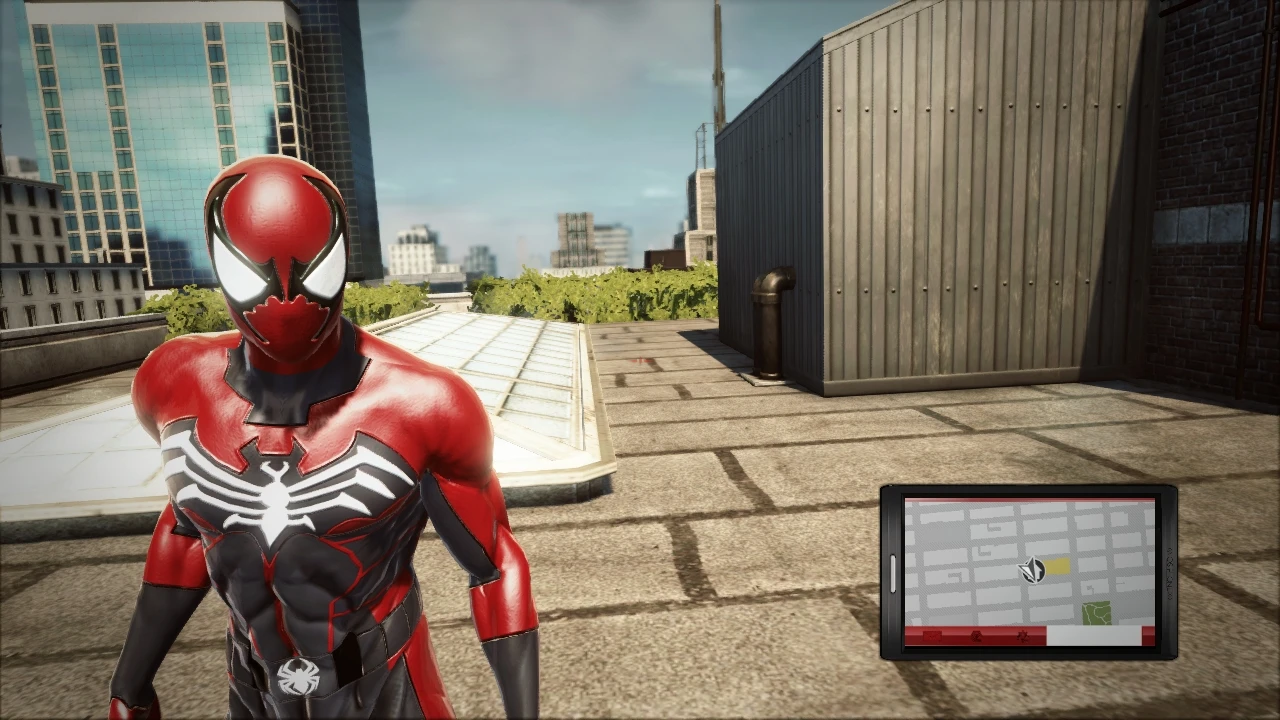
Task: Tap the middle badge icon on the phone bar
Action: pos(976,637)
